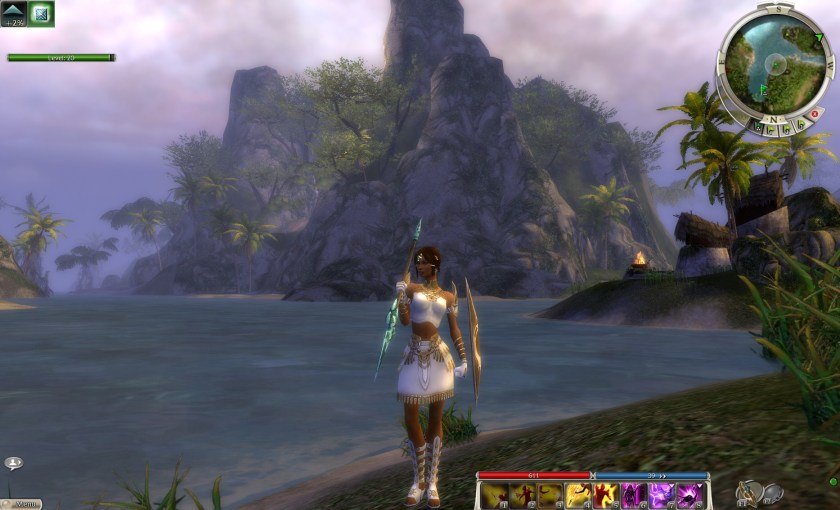Switch to the bow weapon set

click(748, 492)
